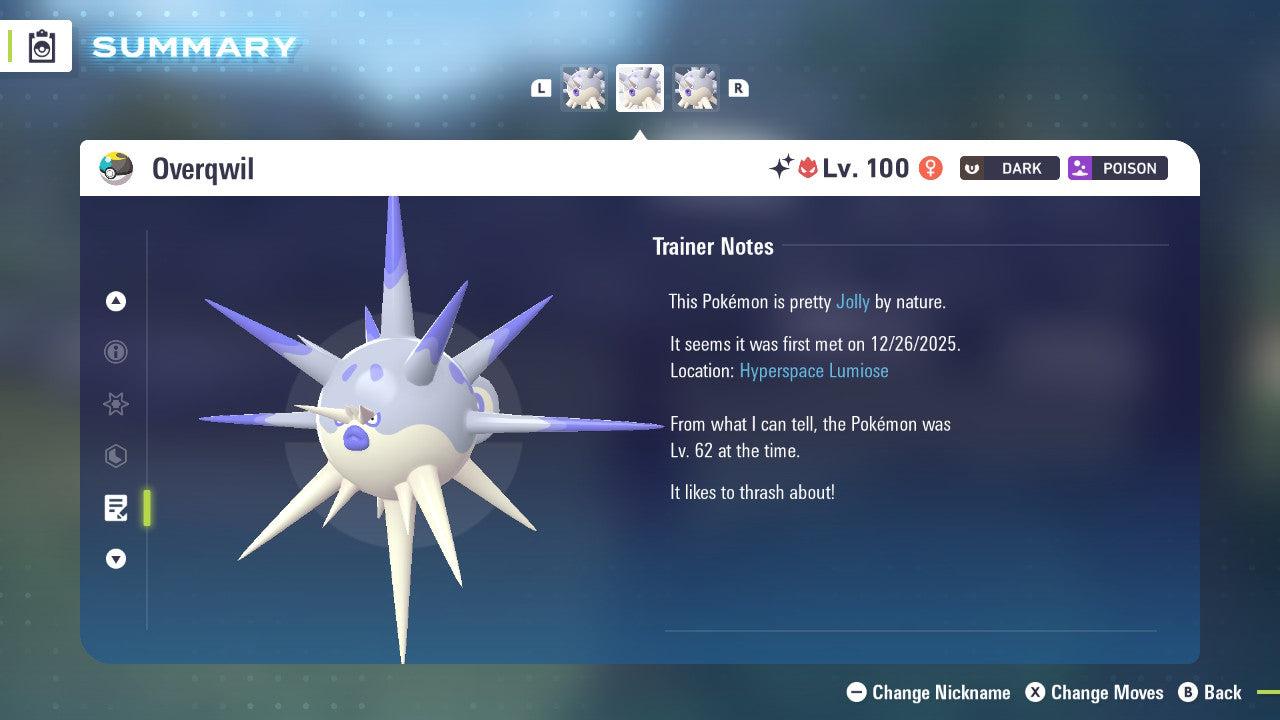Select the POISON type badge
The height and width of the screenshot is (720, 1280).
pyautogui.click(x=1117, y=168)
